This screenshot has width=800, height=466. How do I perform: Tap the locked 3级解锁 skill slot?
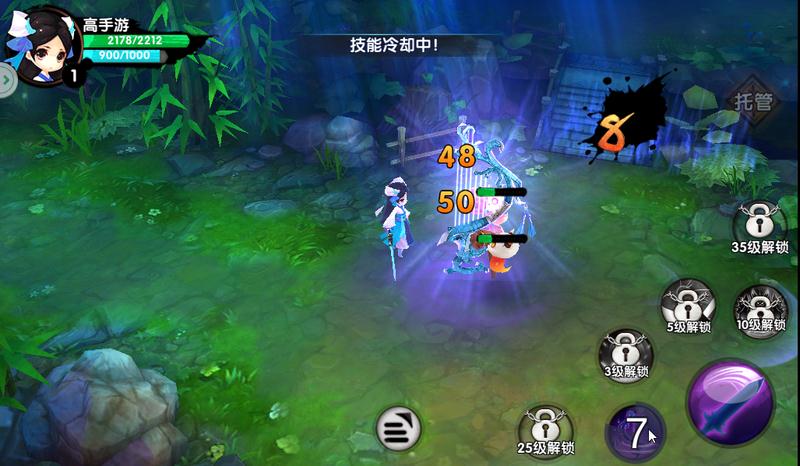(x=625, y=351)
